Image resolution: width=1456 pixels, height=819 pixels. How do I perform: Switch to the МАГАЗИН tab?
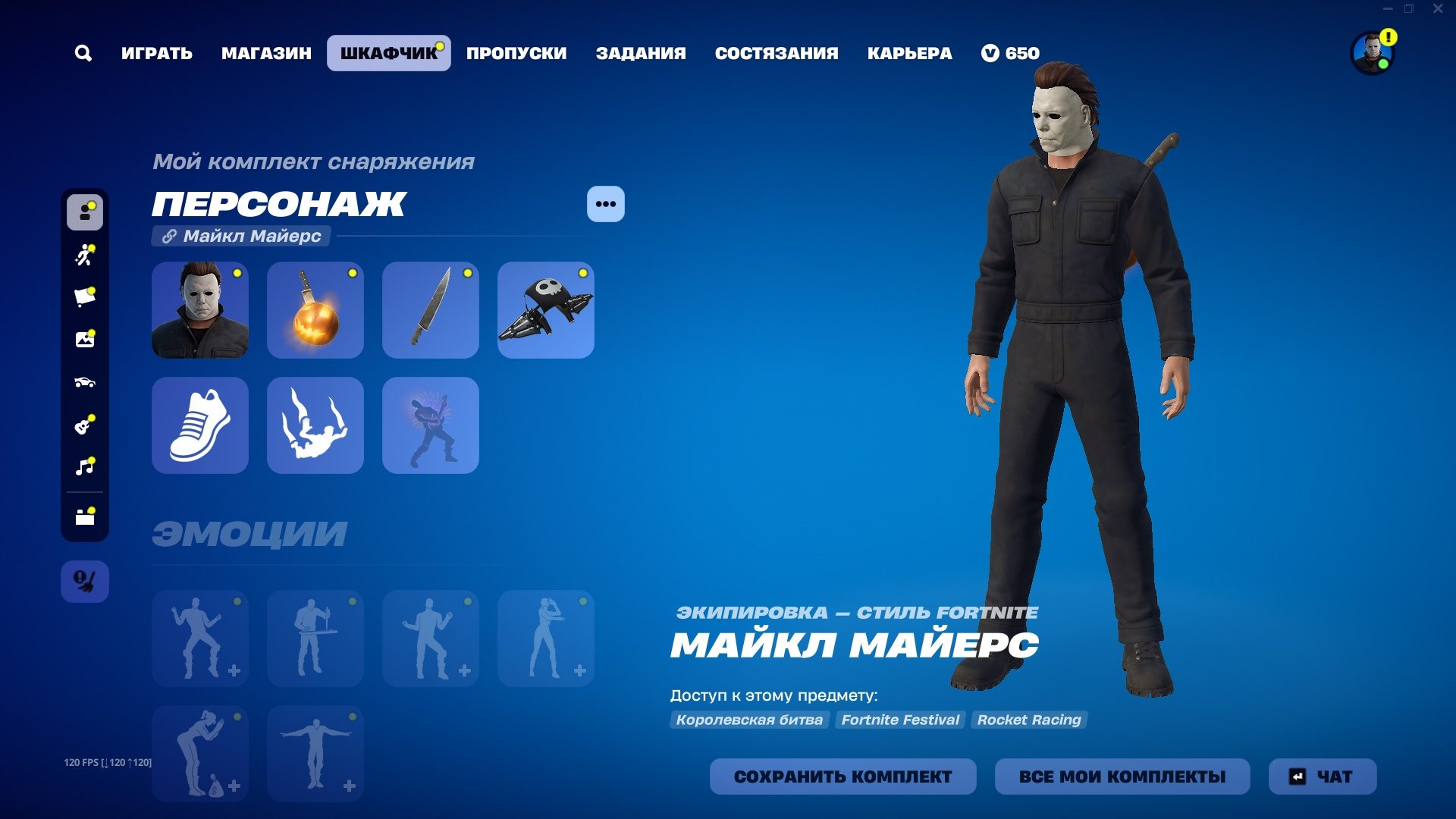(x=265, y=53)
